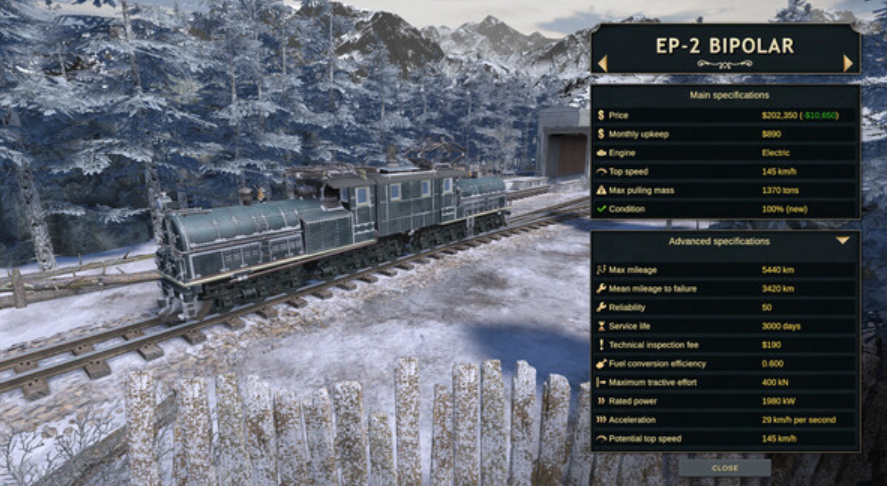Collapse the Advanced specifications section
The width and height of the screenshot is (887, 486).
(843, 241)
